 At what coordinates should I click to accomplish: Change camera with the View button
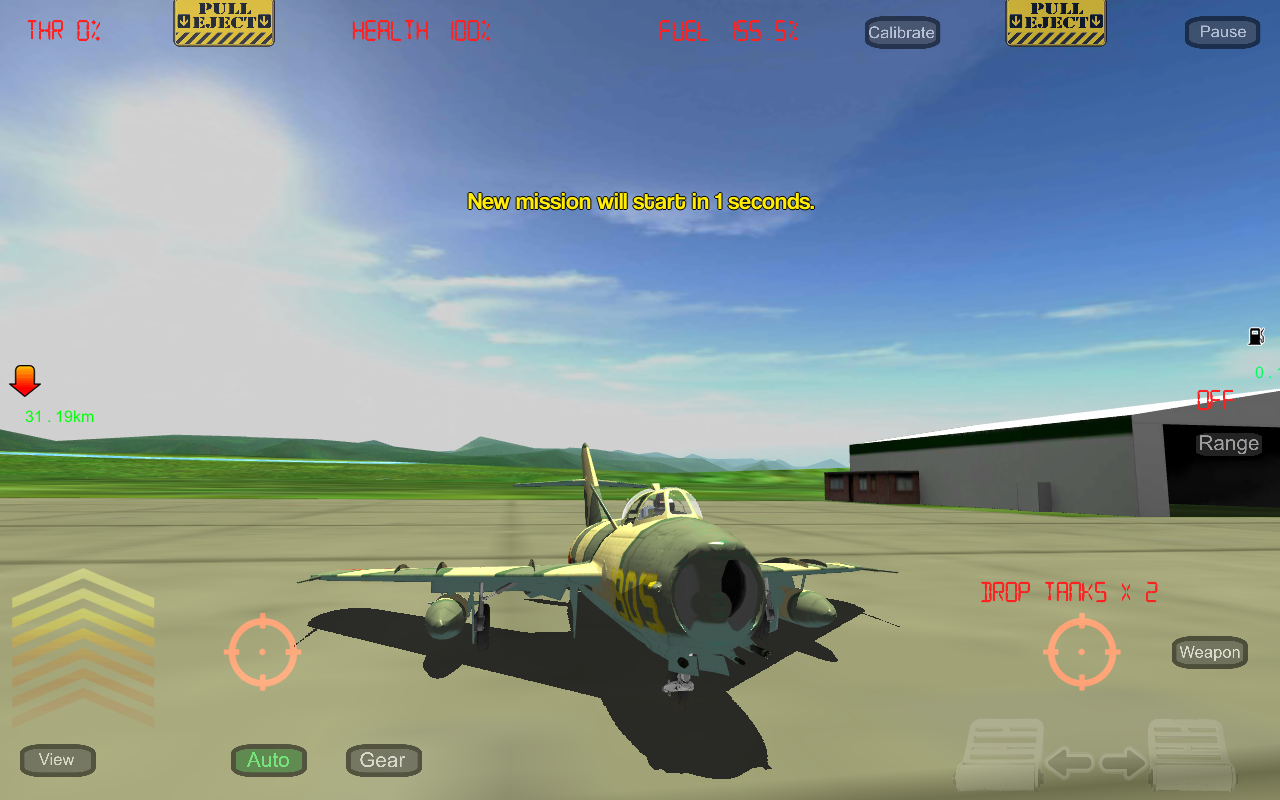pos(57,760)
